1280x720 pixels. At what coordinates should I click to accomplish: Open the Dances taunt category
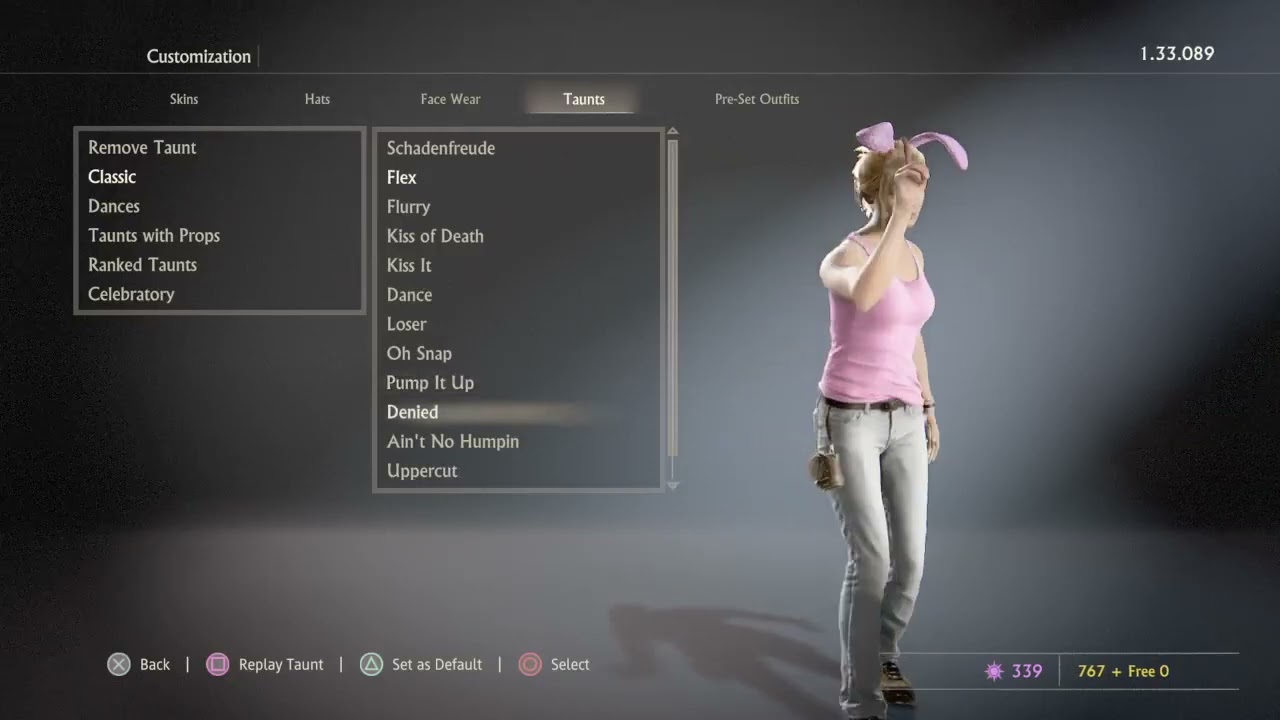(114, 206)
